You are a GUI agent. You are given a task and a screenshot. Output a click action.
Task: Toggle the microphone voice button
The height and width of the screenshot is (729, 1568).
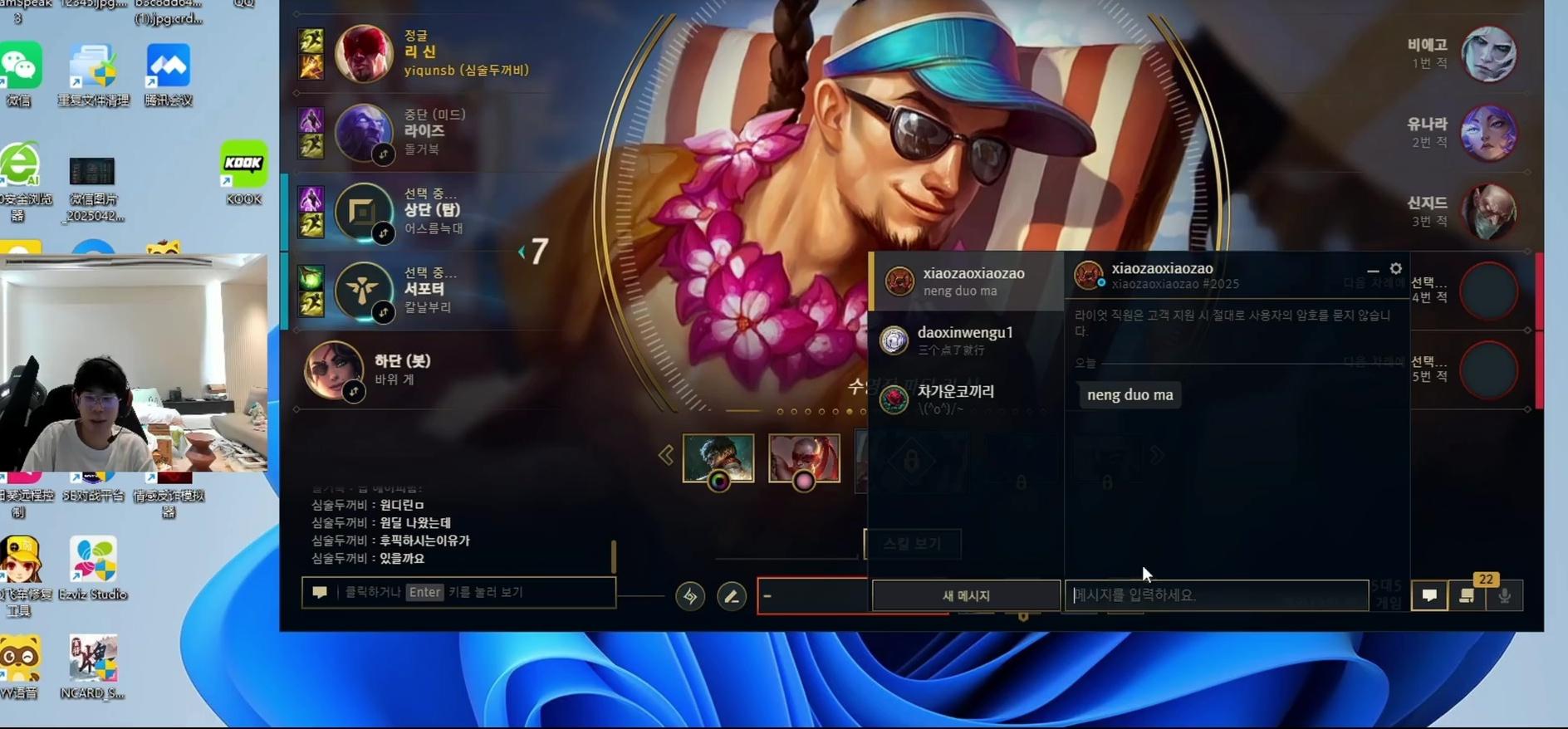(x=1504, y=595)
